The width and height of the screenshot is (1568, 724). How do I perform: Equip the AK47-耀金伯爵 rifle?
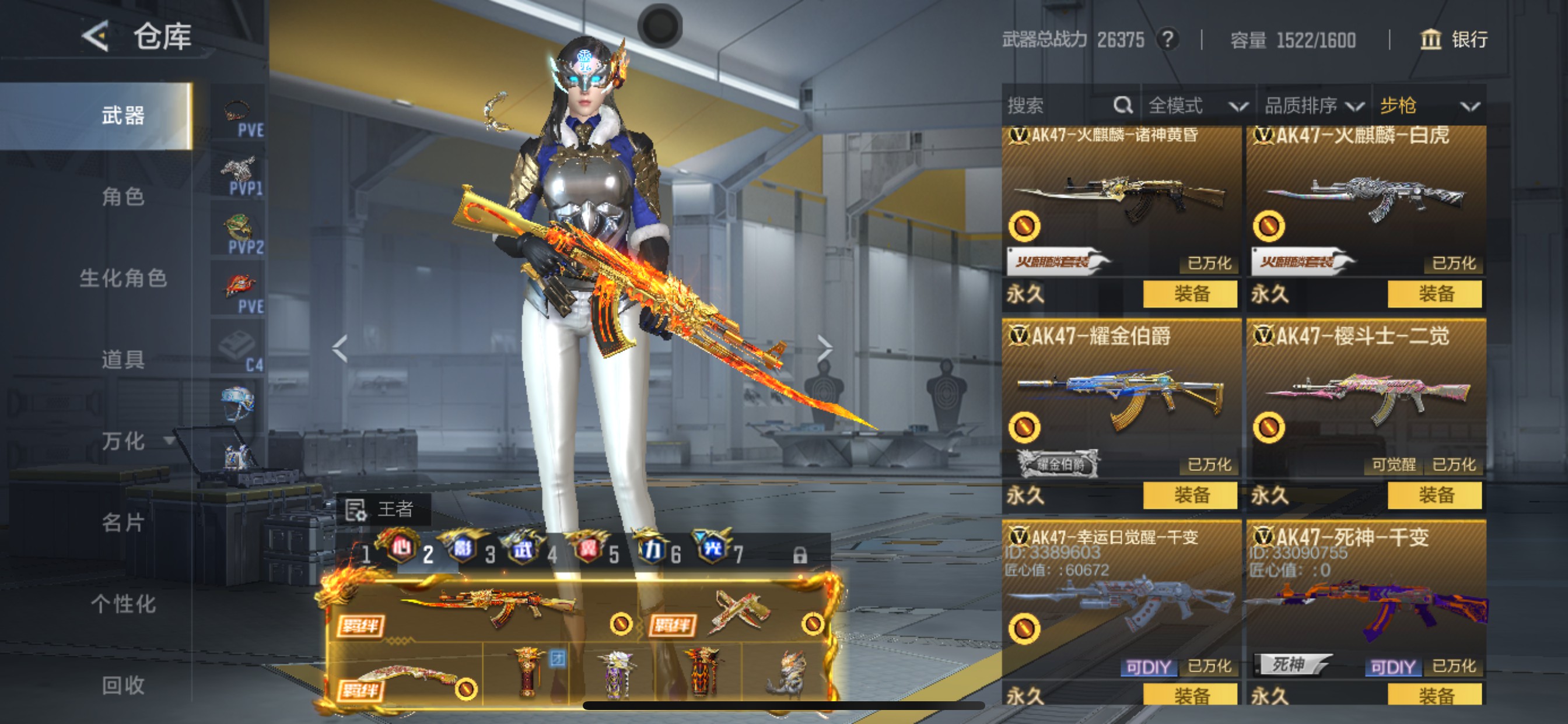1190,495
